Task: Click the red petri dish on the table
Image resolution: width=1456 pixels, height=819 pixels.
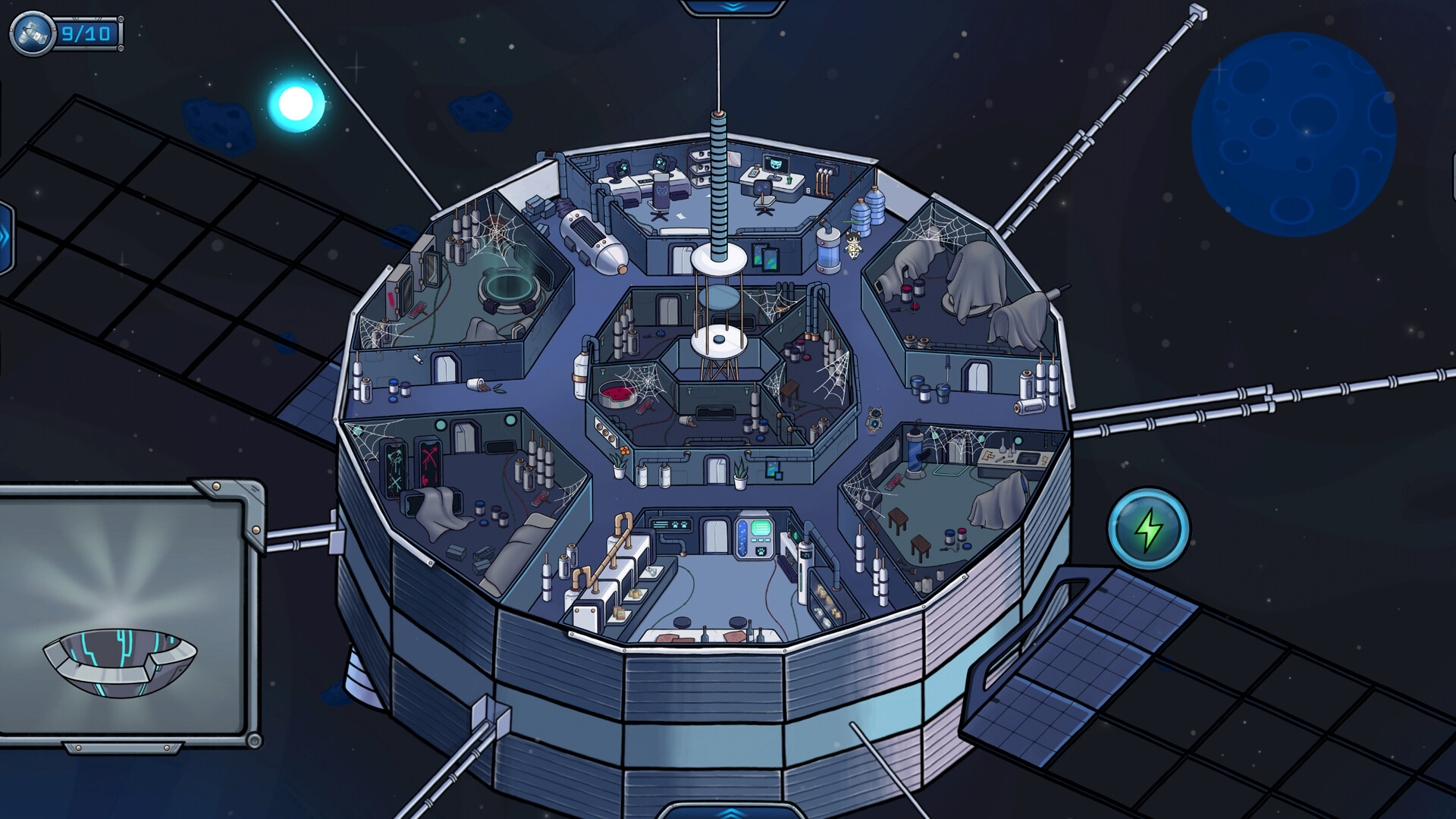Action: (616, 392)
